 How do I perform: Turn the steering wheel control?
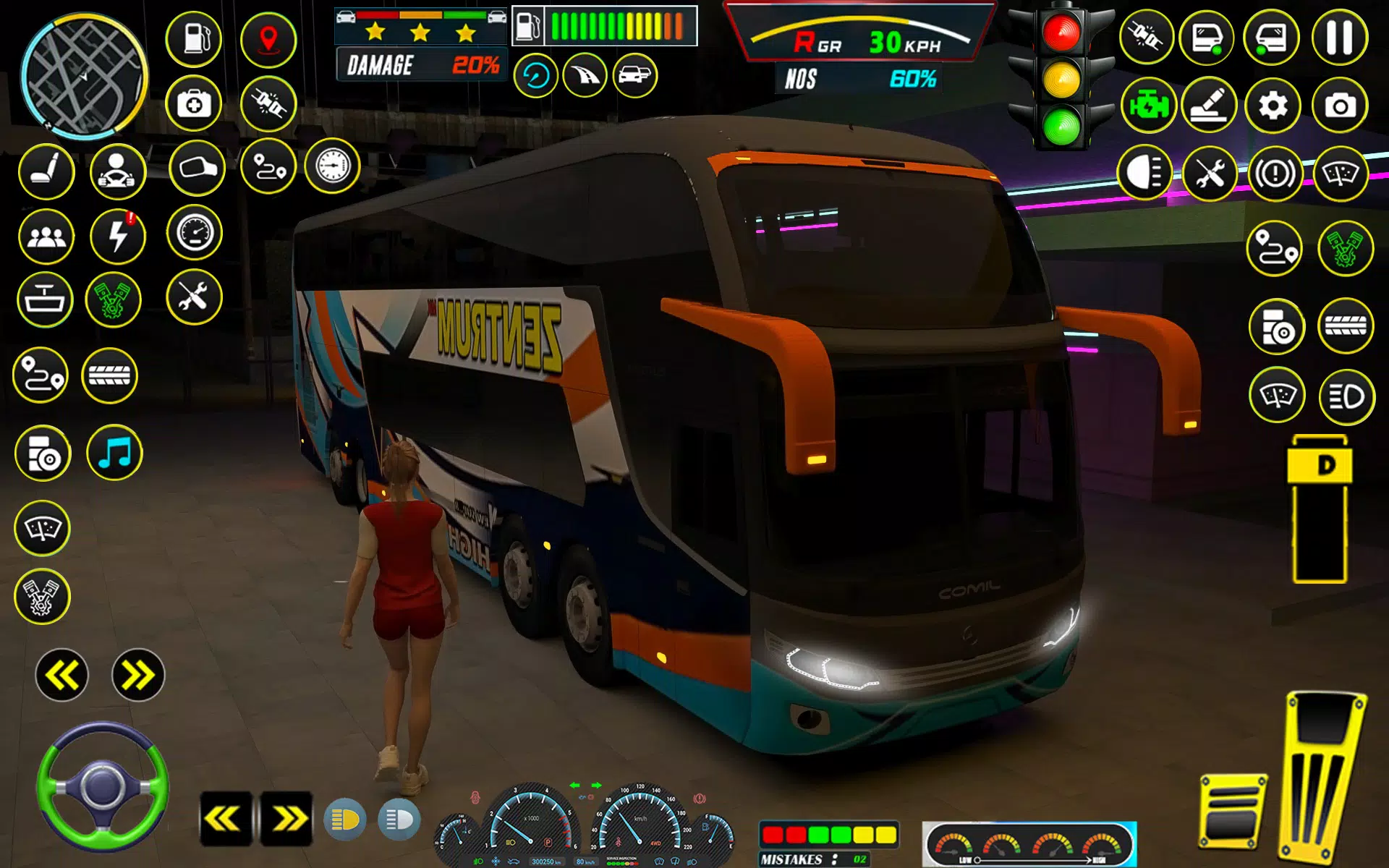(x=102, y=786)
